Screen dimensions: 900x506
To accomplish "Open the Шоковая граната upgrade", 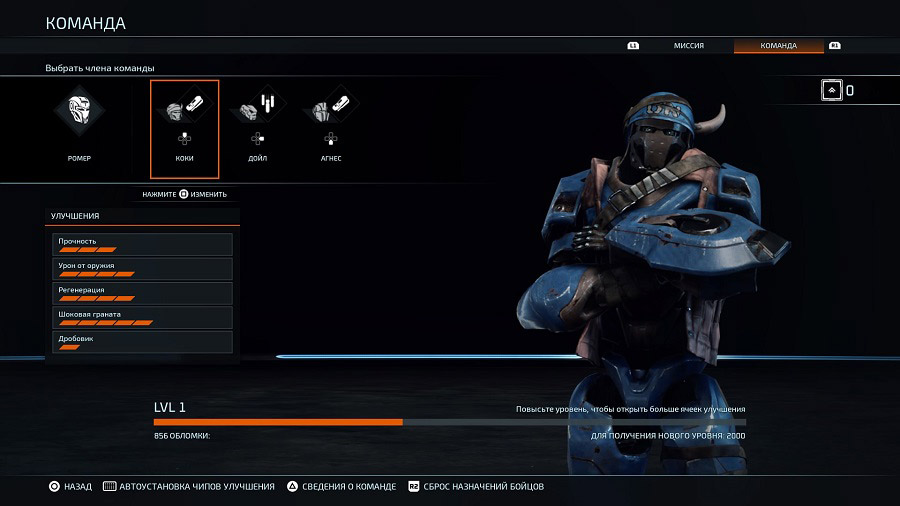I will tap(142, 318).
